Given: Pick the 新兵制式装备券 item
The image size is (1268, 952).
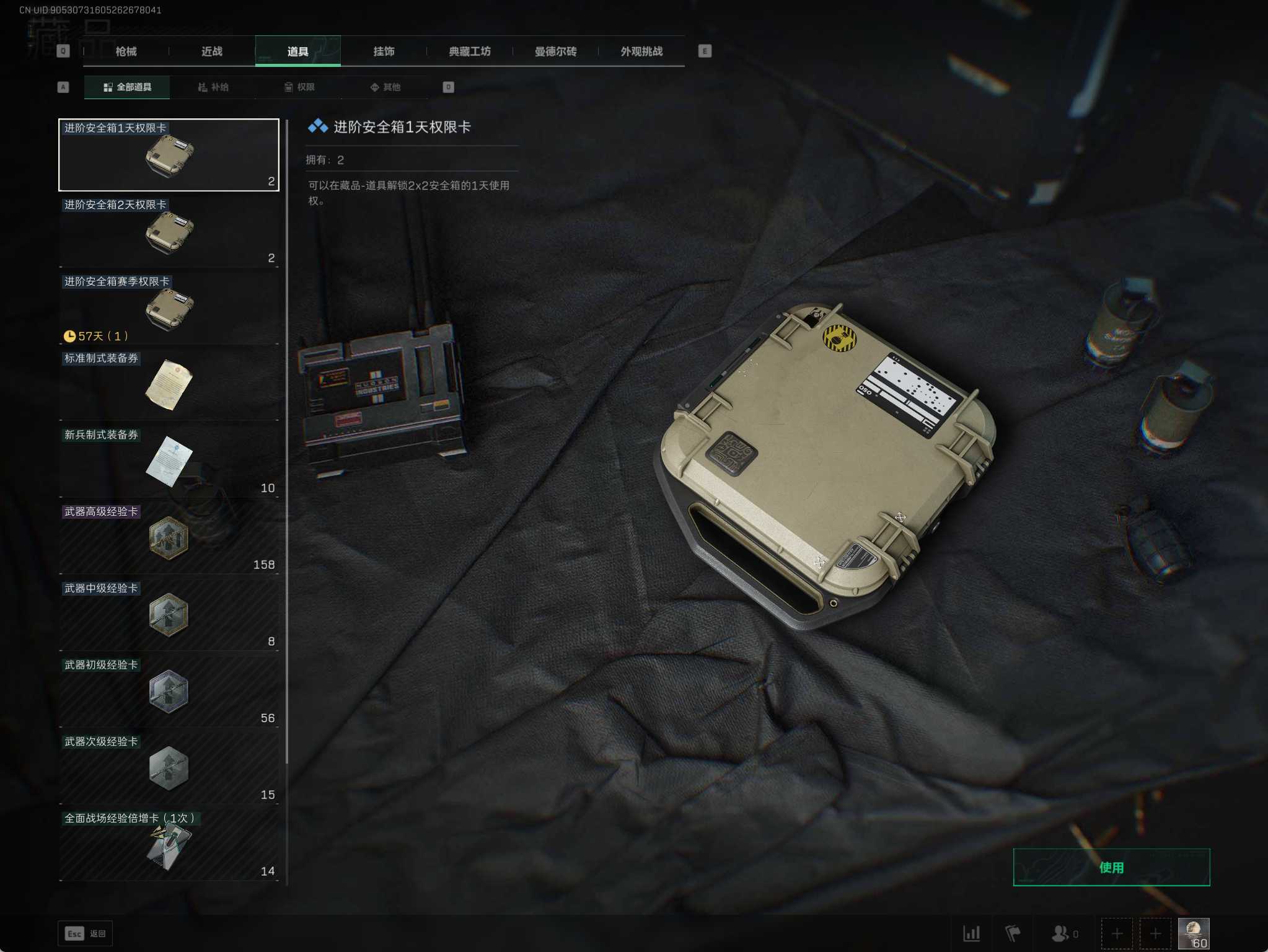Looking at the screenshot, I should tap(169, 462).
